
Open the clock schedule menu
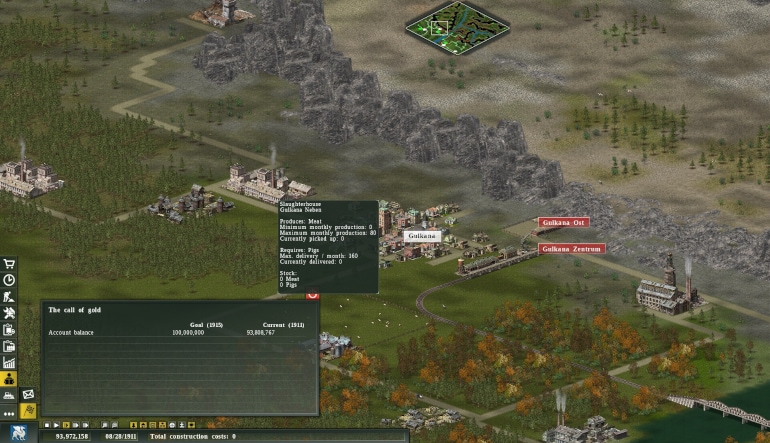click(x=9, y=281)
